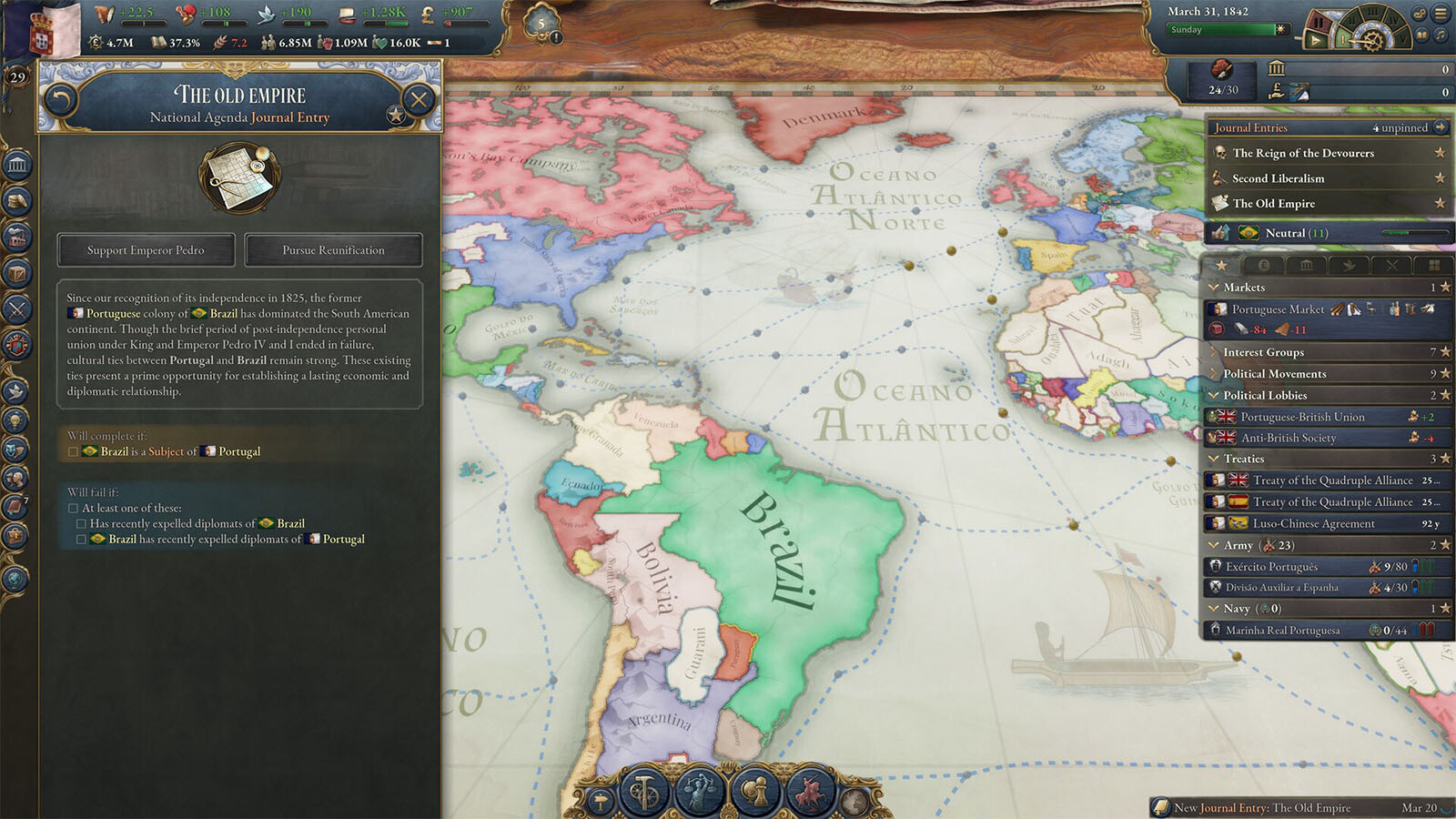1456x819 pixels.
Task: Select the Divisão Auxiliar a Espanha army
Action: point(1281,587)
